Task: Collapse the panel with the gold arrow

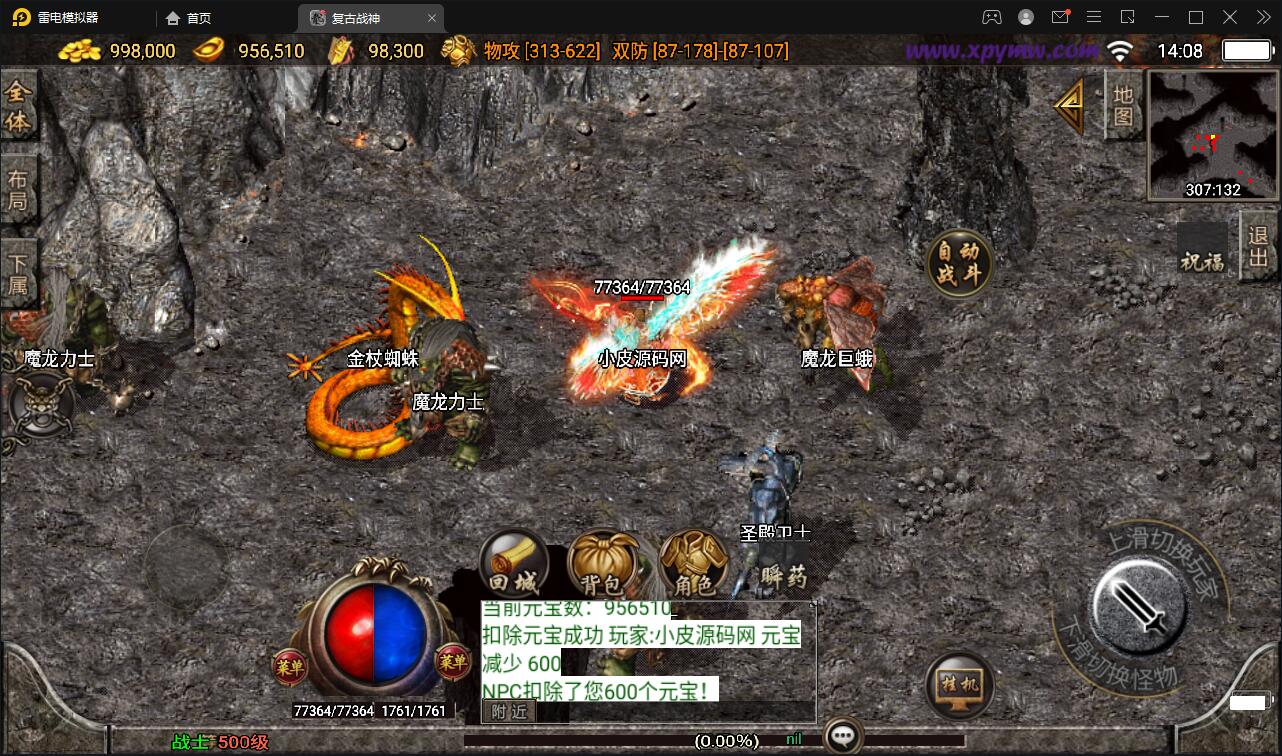Action: point(1072,103)
